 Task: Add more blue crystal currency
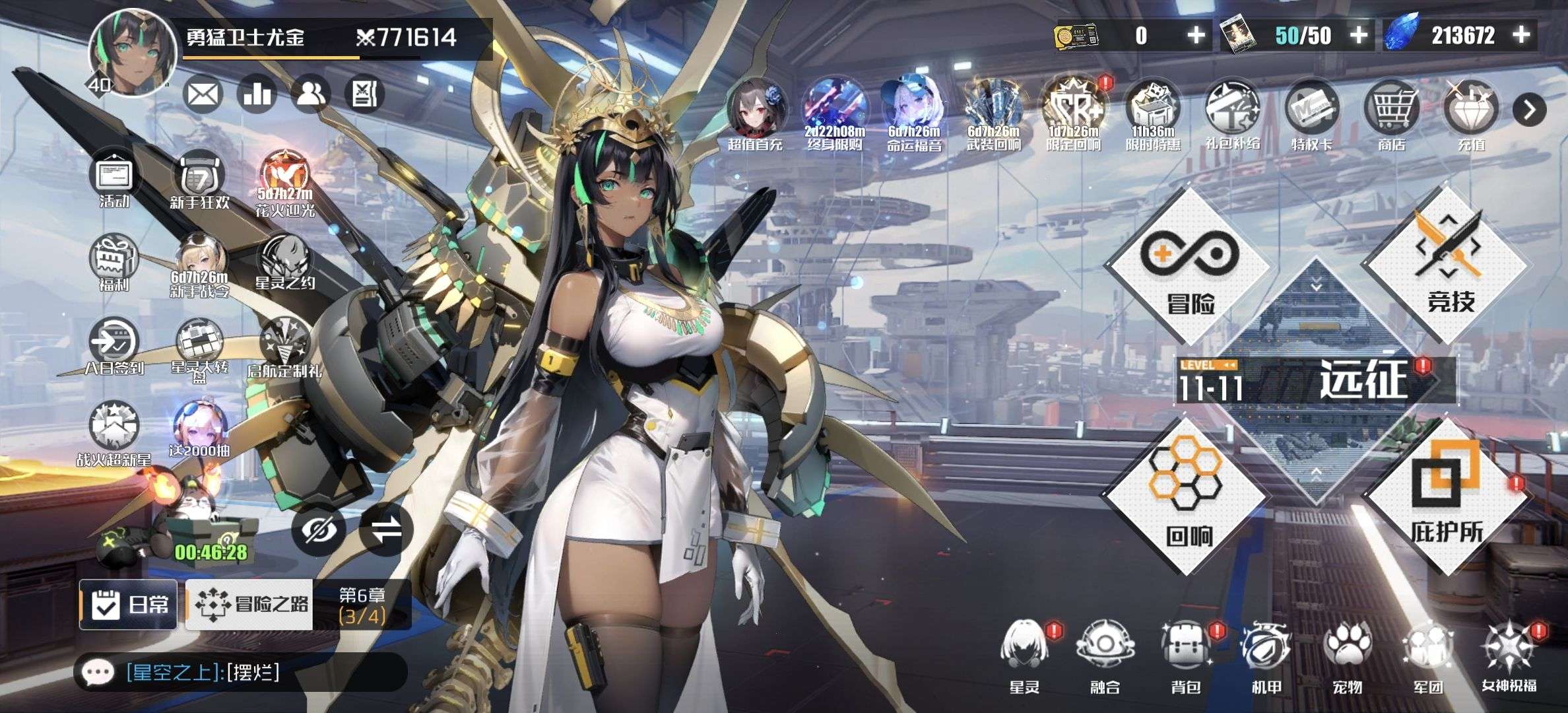(1521, 35)
